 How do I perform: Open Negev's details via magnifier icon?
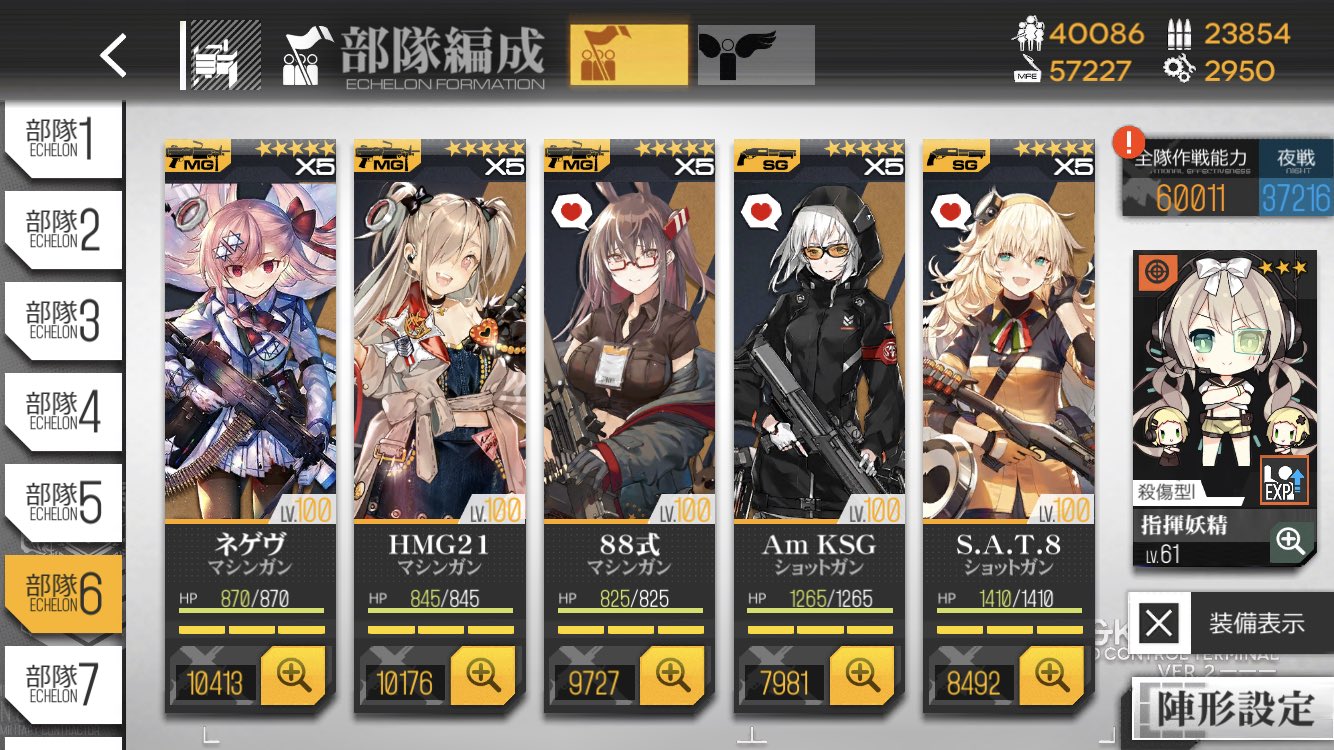(292, 676)
